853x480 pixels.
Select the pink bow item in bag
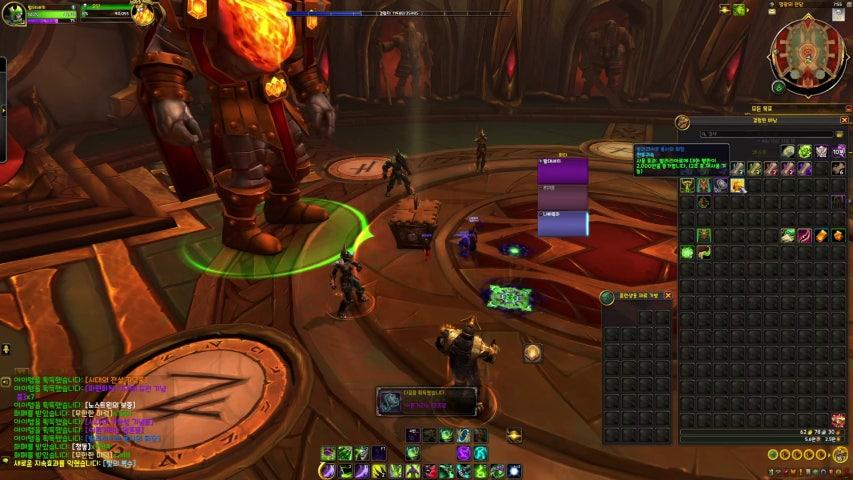pyautogui.click(x=804, y=236)
